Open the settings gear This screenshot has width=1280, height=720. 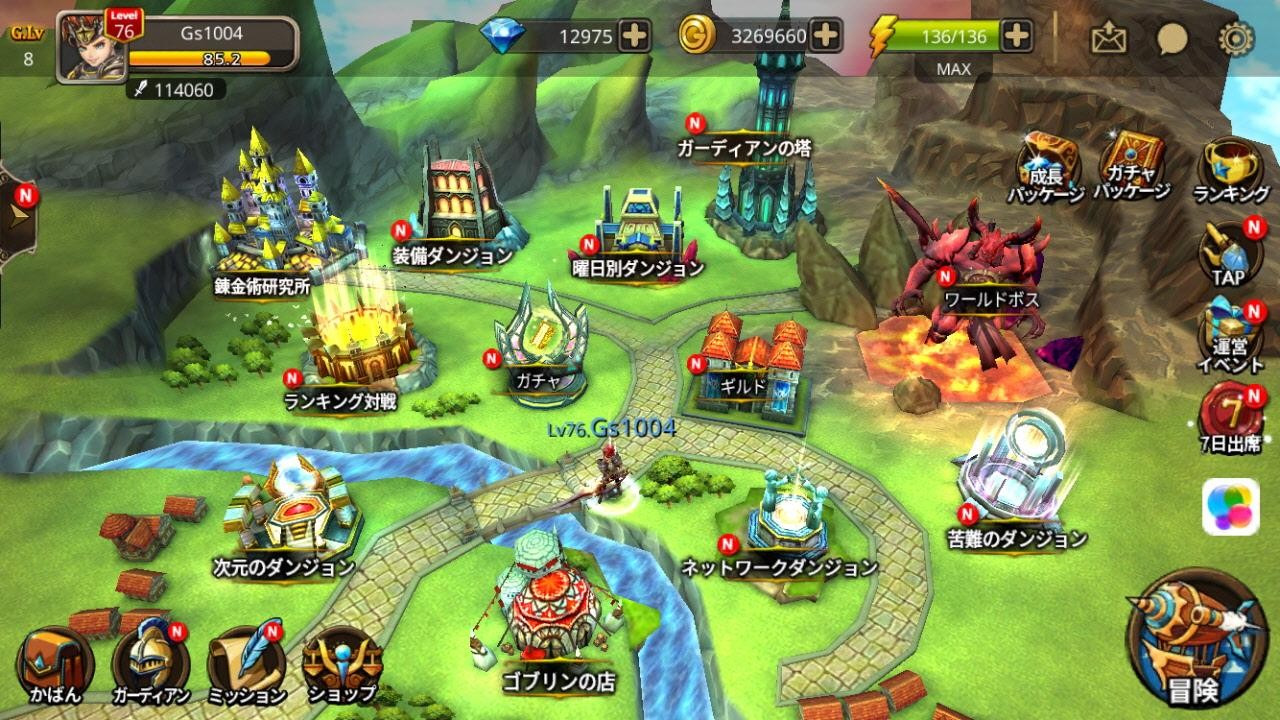[x=1235, y=38]
